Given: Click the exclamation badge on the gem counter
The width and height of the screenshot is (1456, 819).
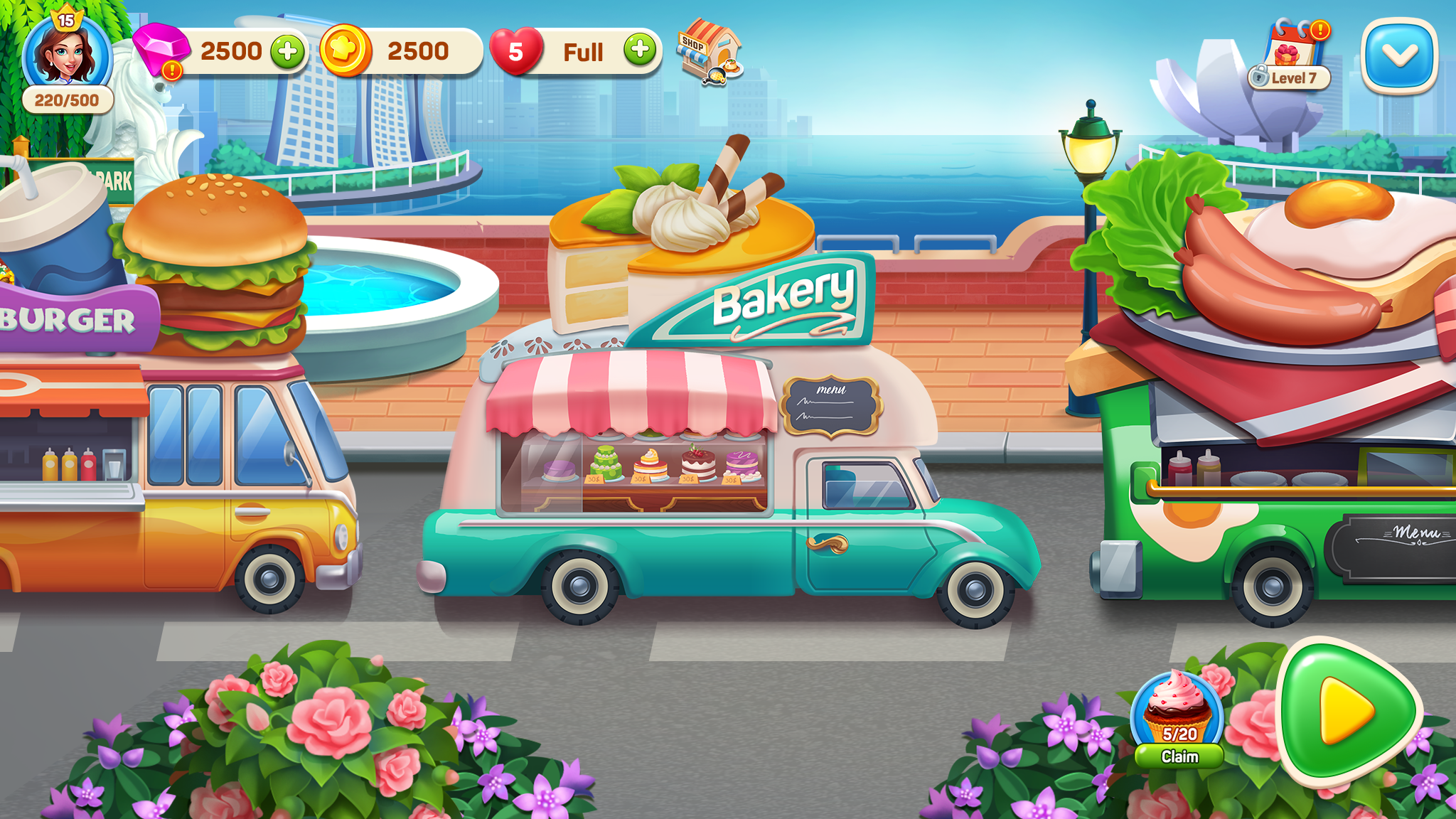Looking at the screenshot, I should pyautogui.click(x=171, y=71).
